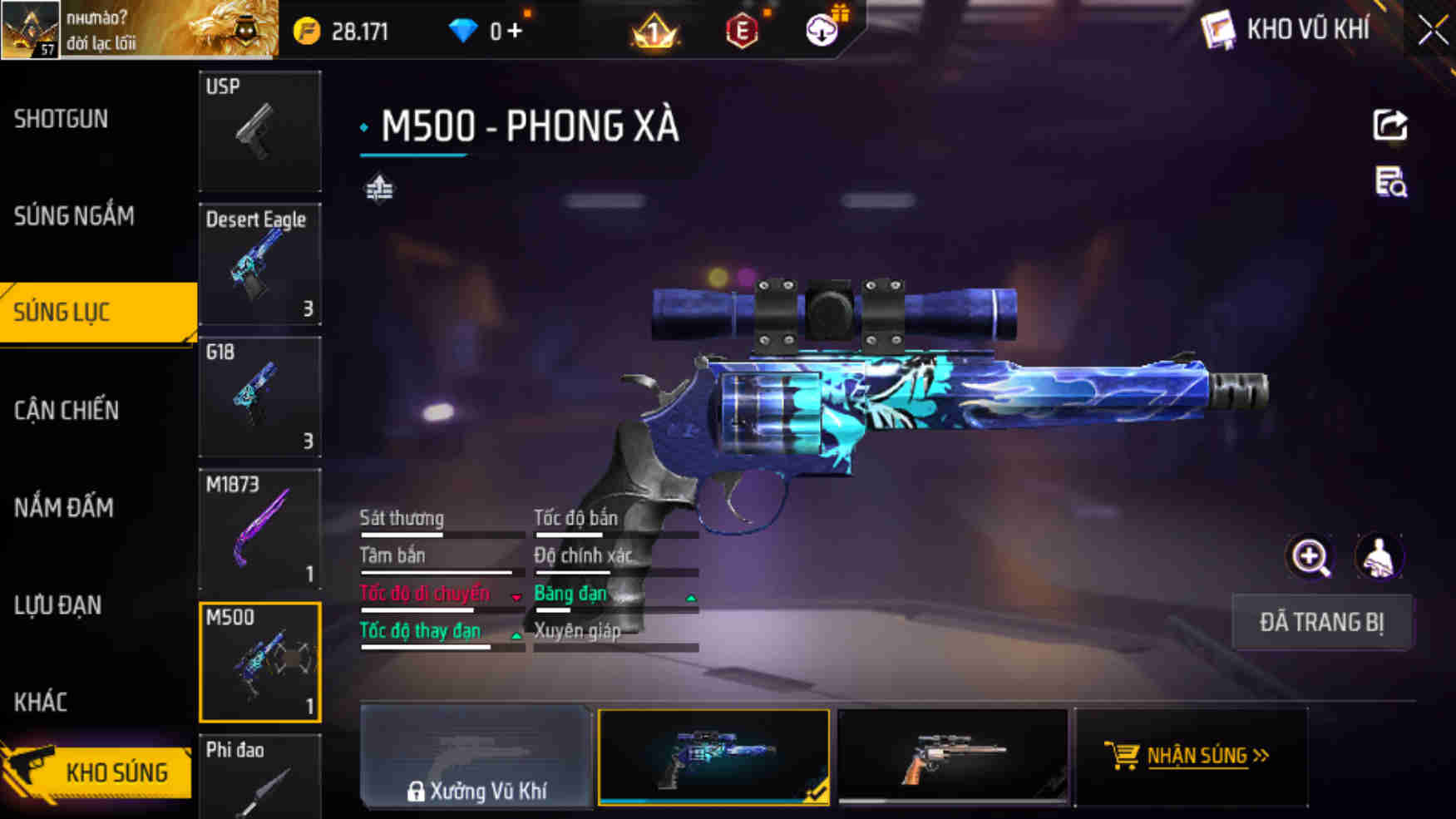Open the gift events icon in top bar

[x=841, y=15]
